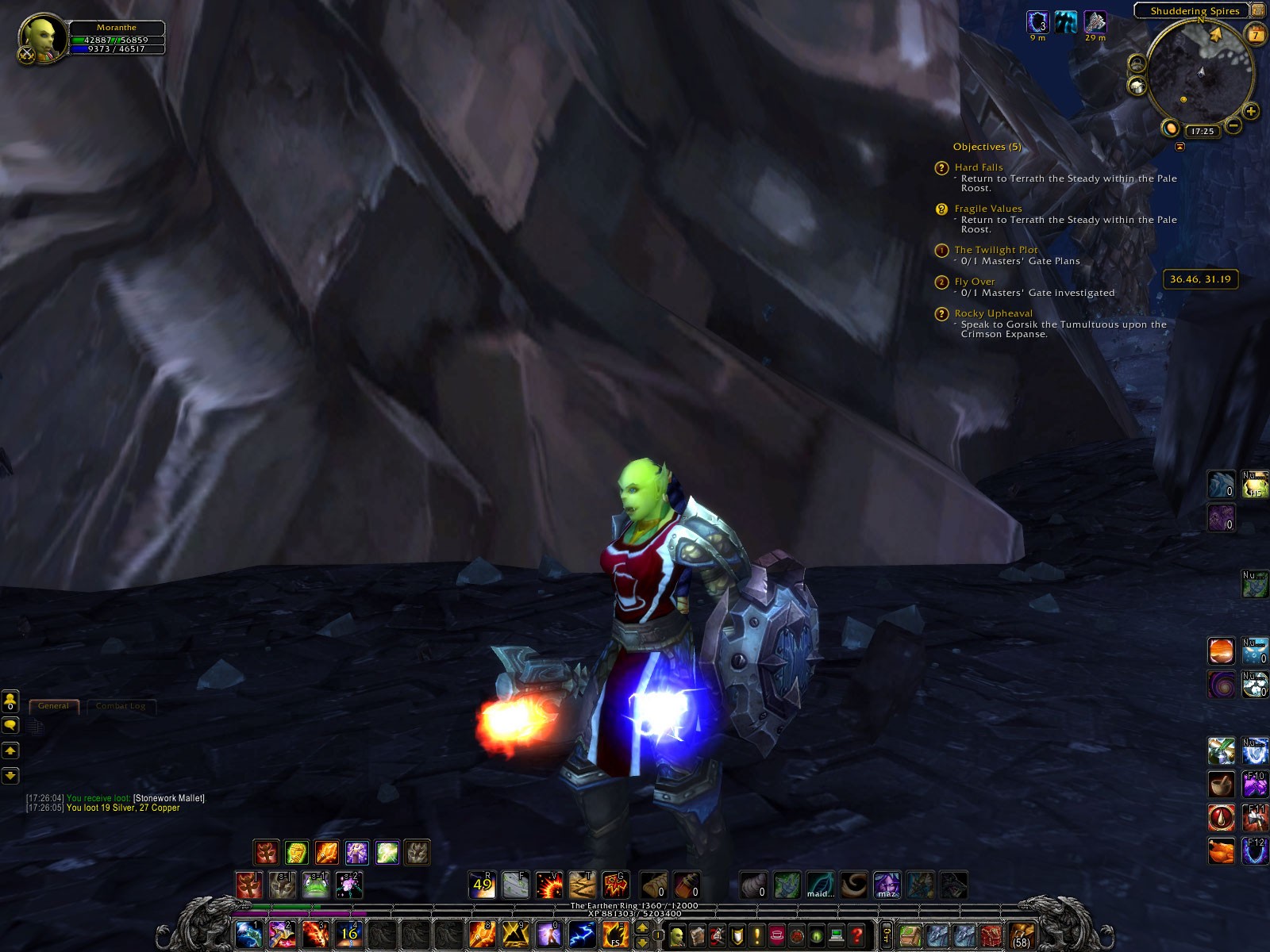
Task: Click the 17:25 clock button
Action: (1202, 131)
